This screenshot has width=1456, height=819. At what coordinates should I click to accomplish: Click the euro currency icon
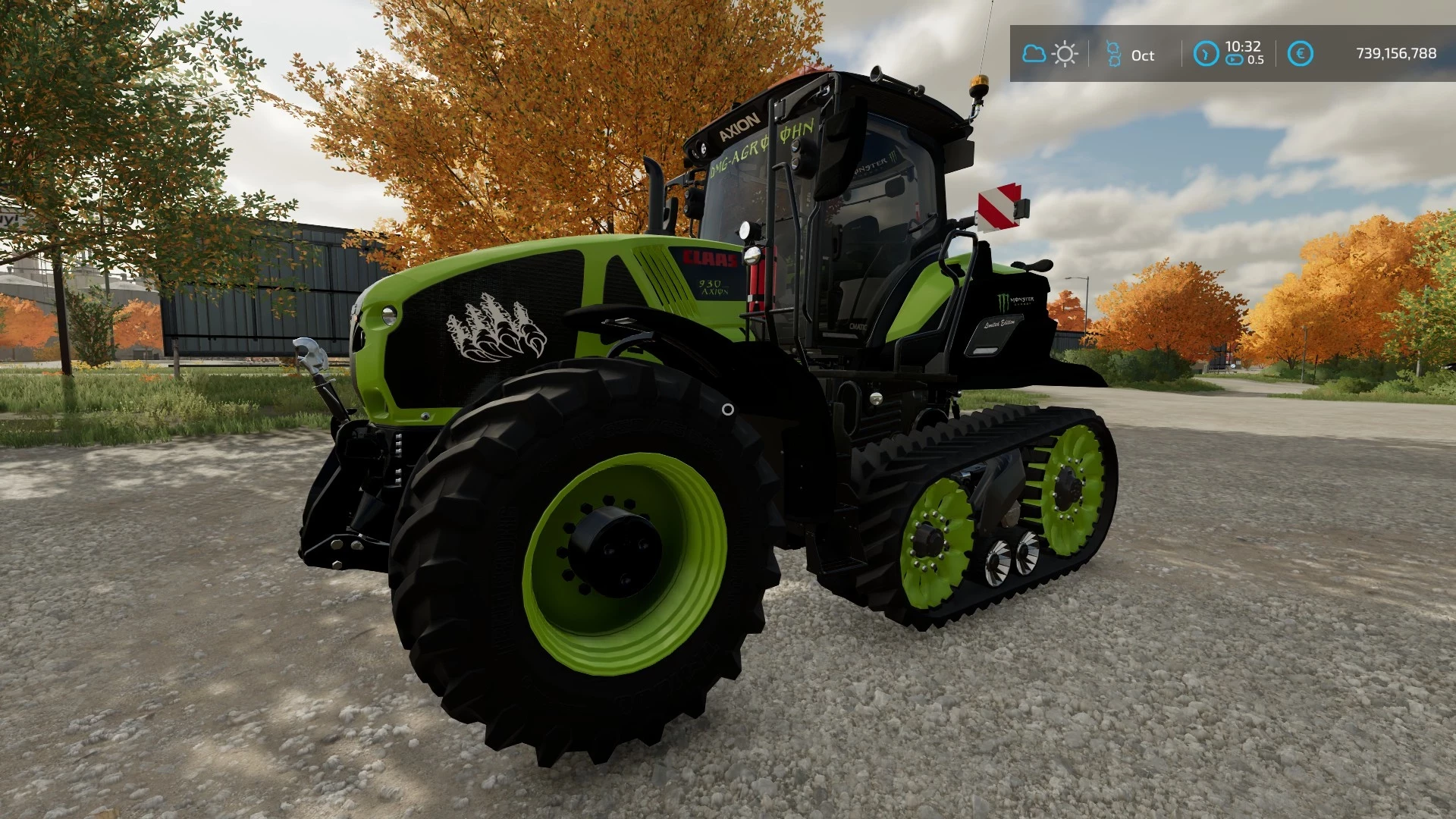point(1301,53)
